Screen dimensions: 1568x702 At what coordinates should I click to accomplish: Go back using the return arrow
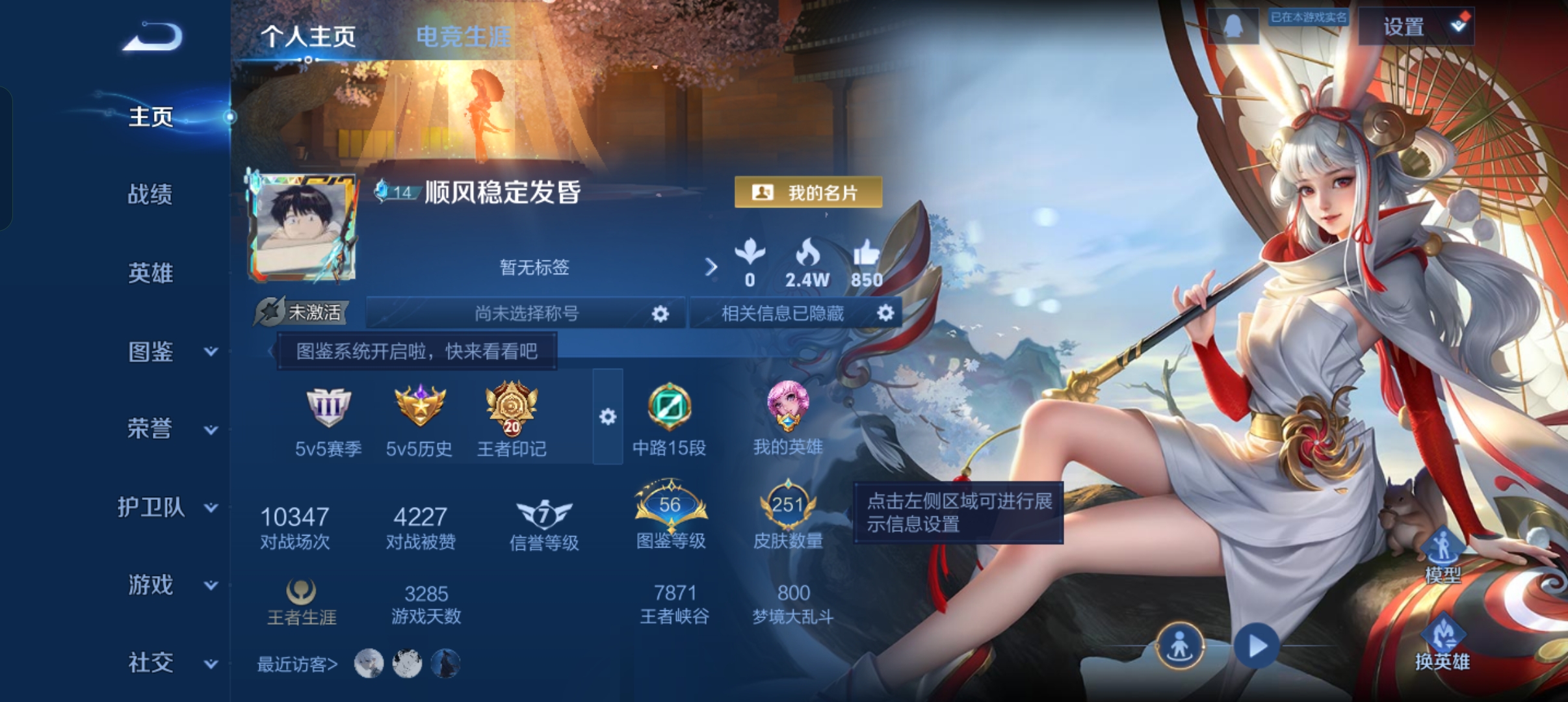point(153,37)
